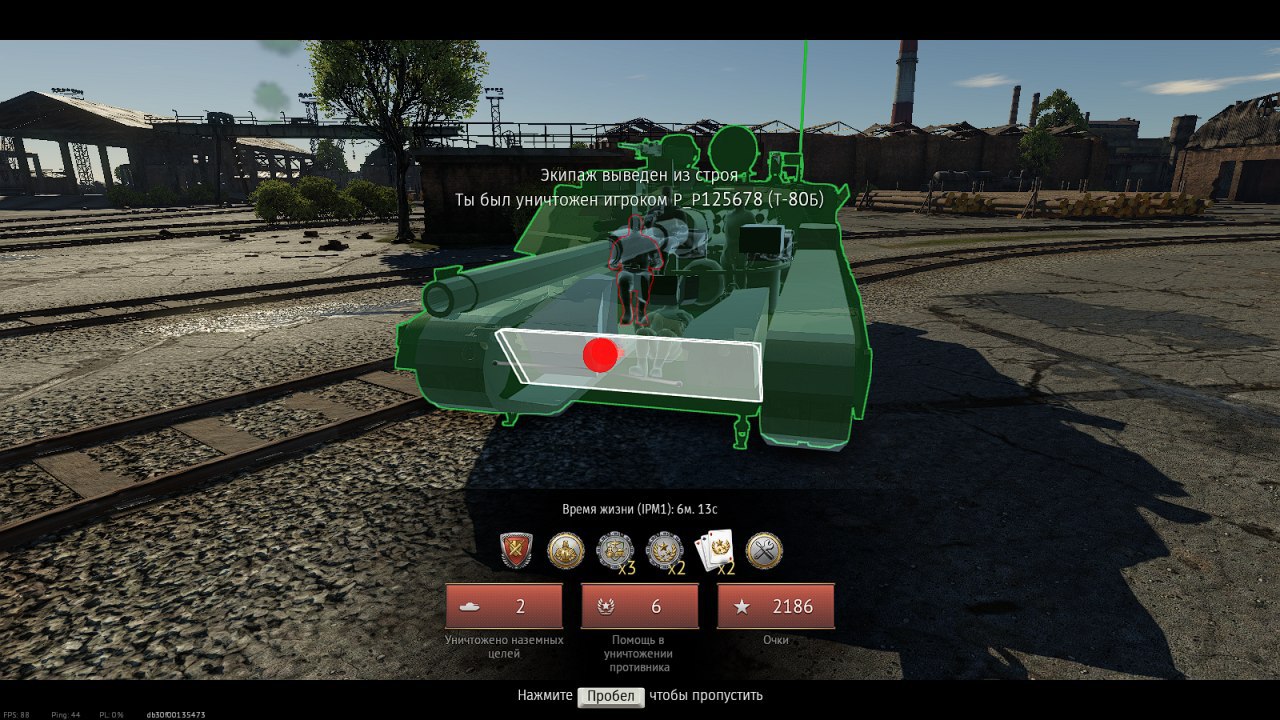1280x720 pixels.
Task: Open the silver stars-and-laurel medal marked x2
Action: pyautogui.click(x=664, y=550)
